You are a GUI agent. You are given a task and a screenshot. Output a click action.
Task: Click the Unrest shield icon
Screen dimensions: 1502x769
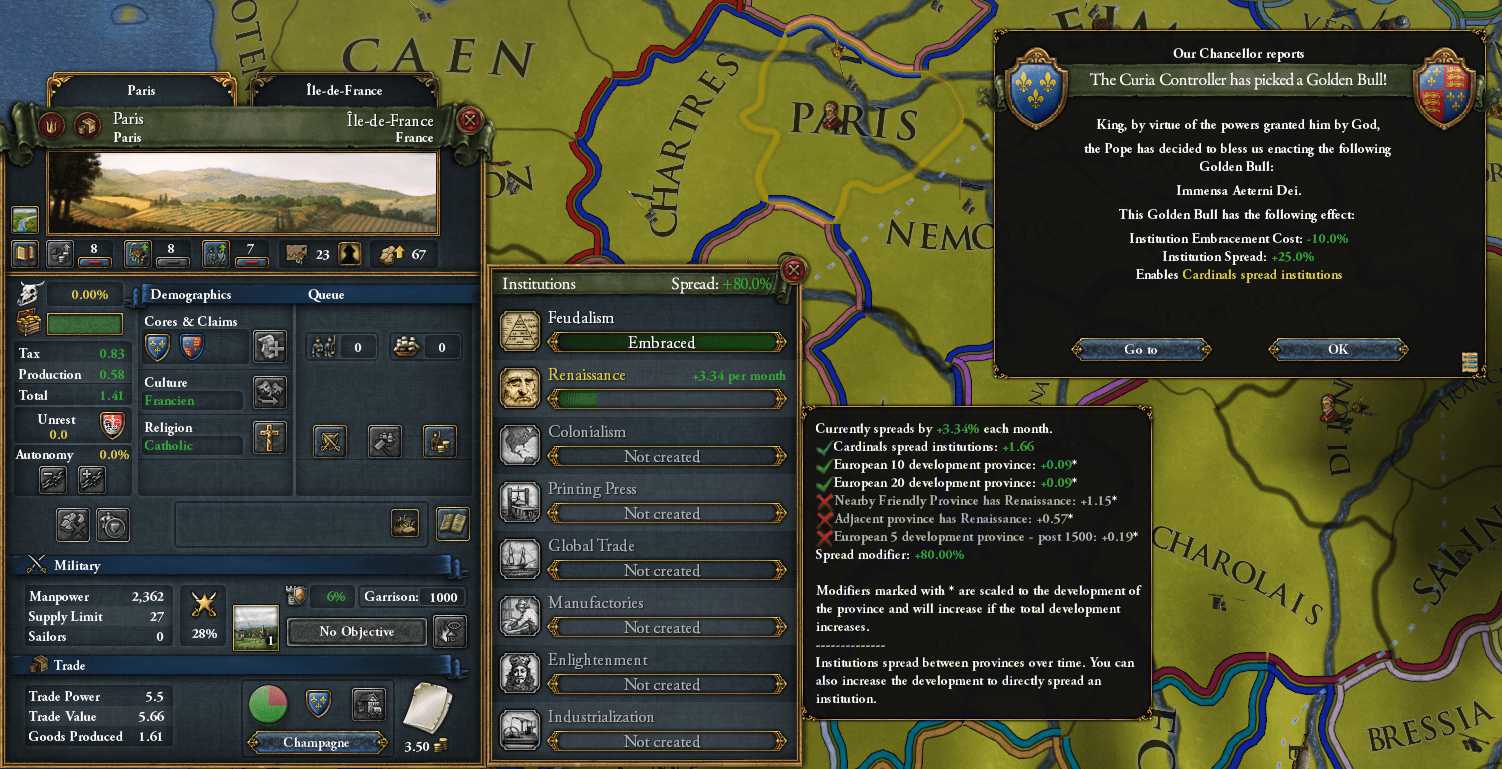pos(114,424)
